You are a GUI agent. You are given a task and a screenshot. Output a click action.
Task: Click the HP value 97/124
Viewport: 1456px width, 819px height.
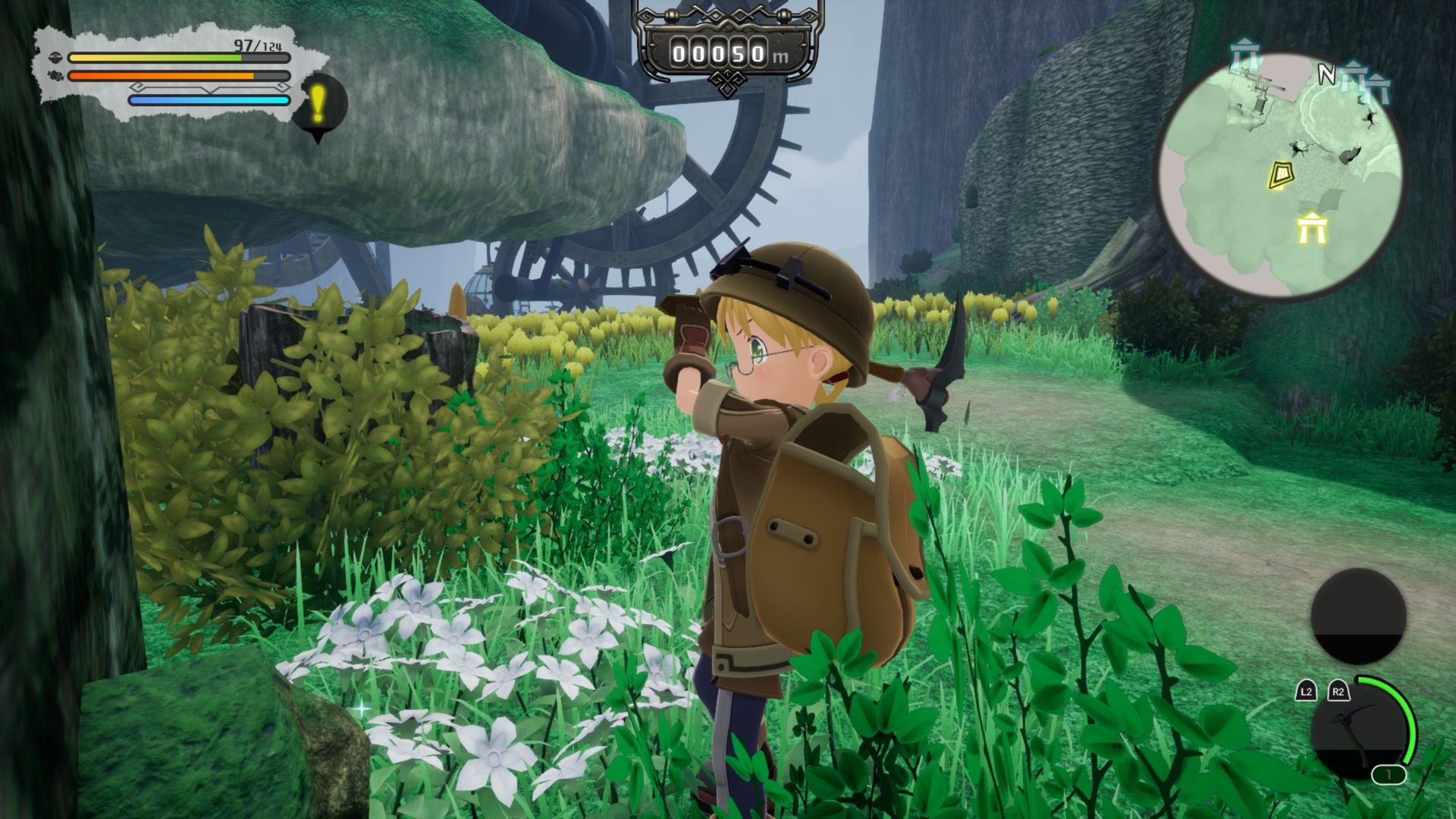pos(257,44)
